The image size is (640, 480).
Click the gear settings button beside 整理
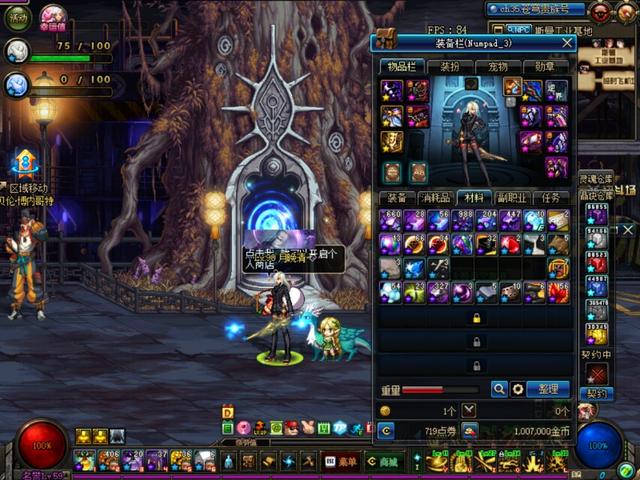pos(518,389)
